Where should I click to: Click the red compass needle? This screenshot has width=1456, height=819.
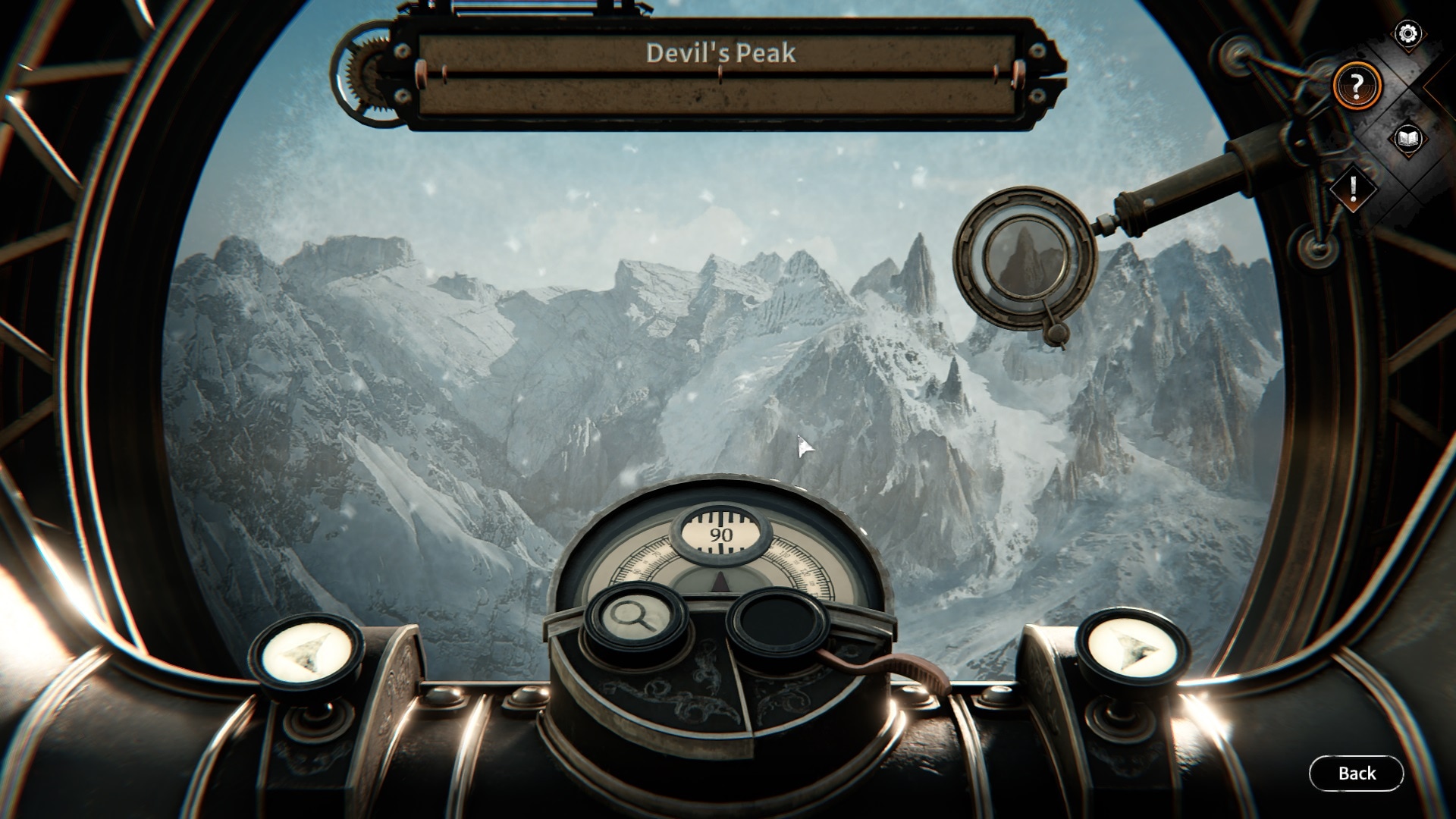pyautogui.click(x=722, y=582)
